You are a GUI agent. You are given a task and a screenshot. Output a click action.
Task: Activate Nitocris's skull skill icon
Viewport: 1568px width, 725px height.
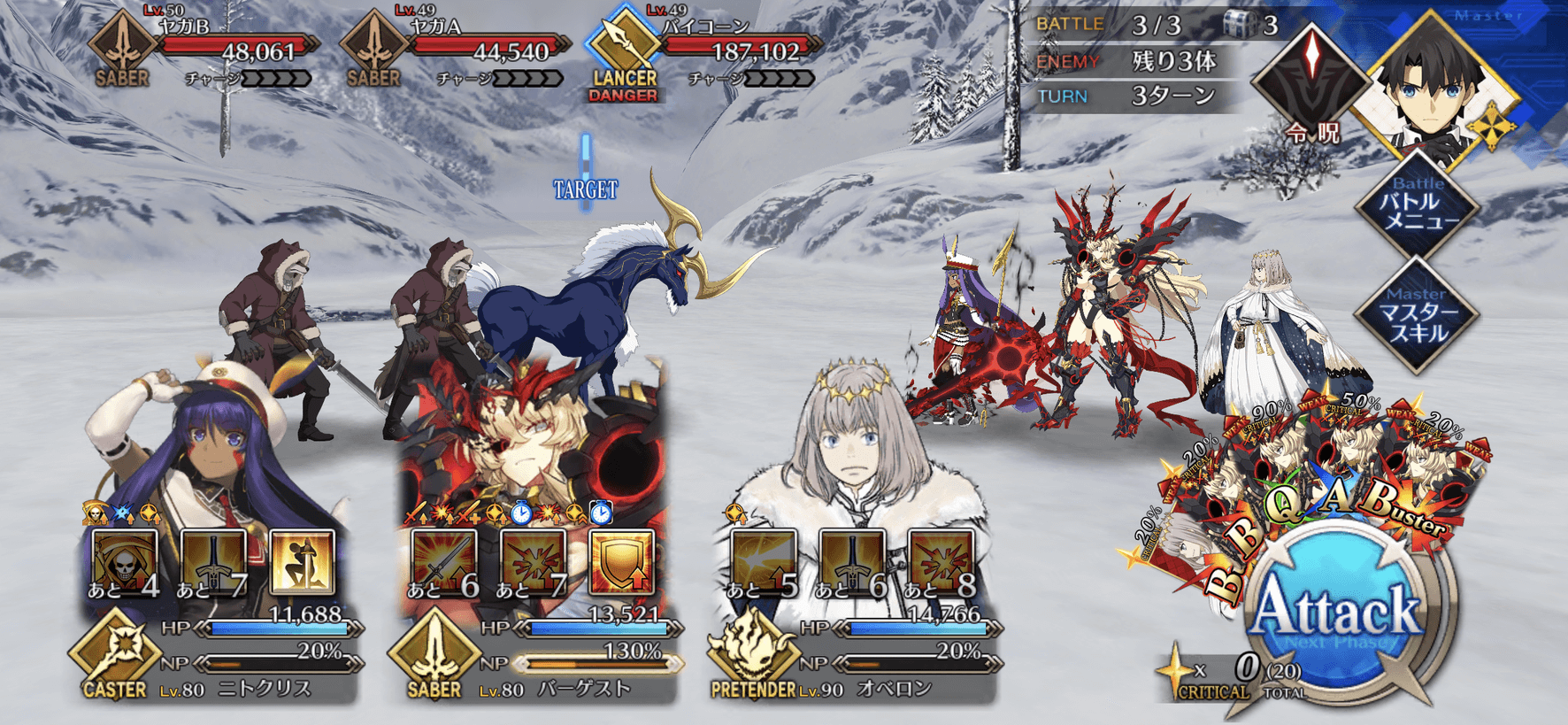125,563
